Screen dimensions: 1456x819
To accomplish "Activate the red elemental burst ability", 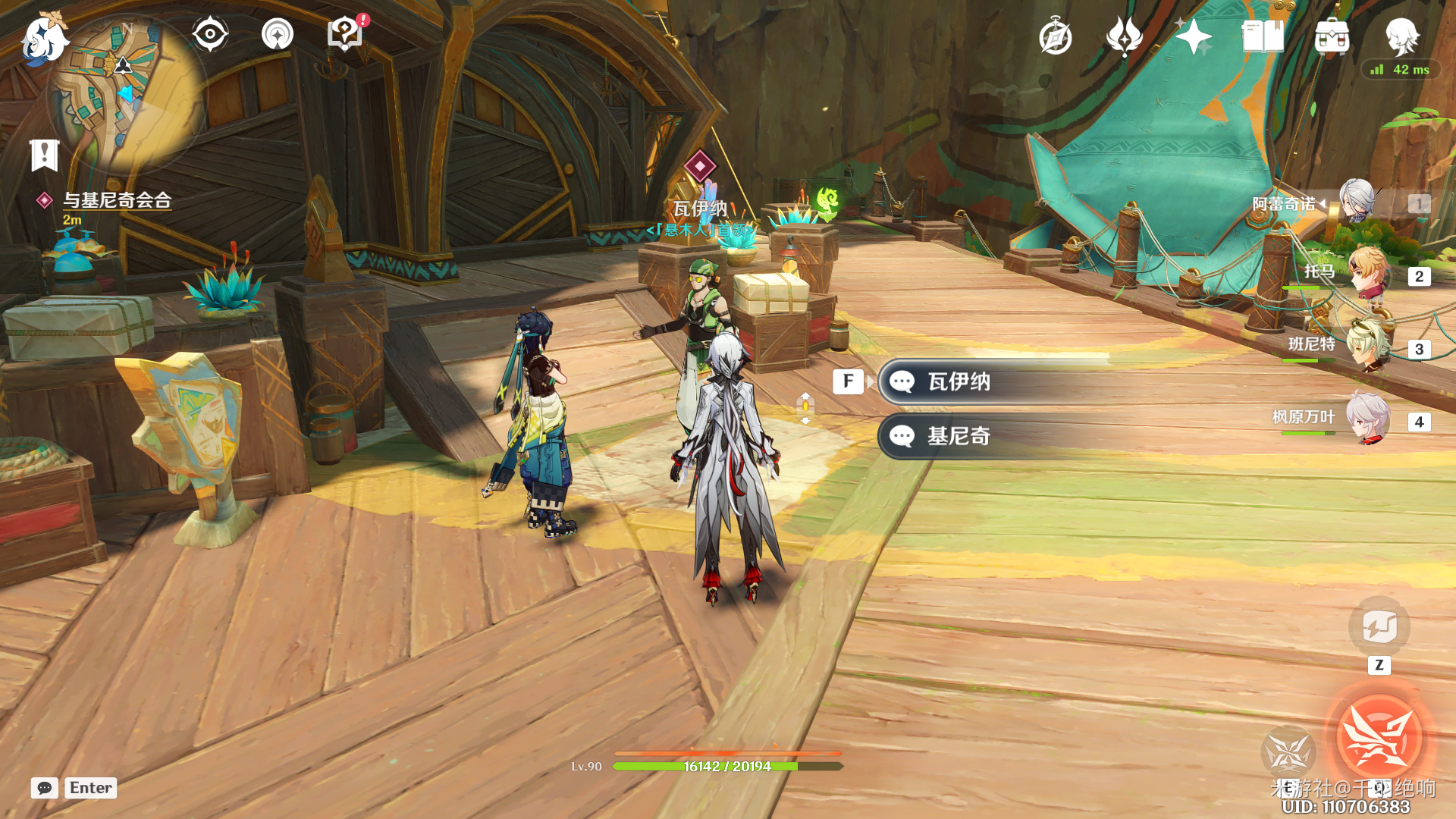I will coord(1379,738).
